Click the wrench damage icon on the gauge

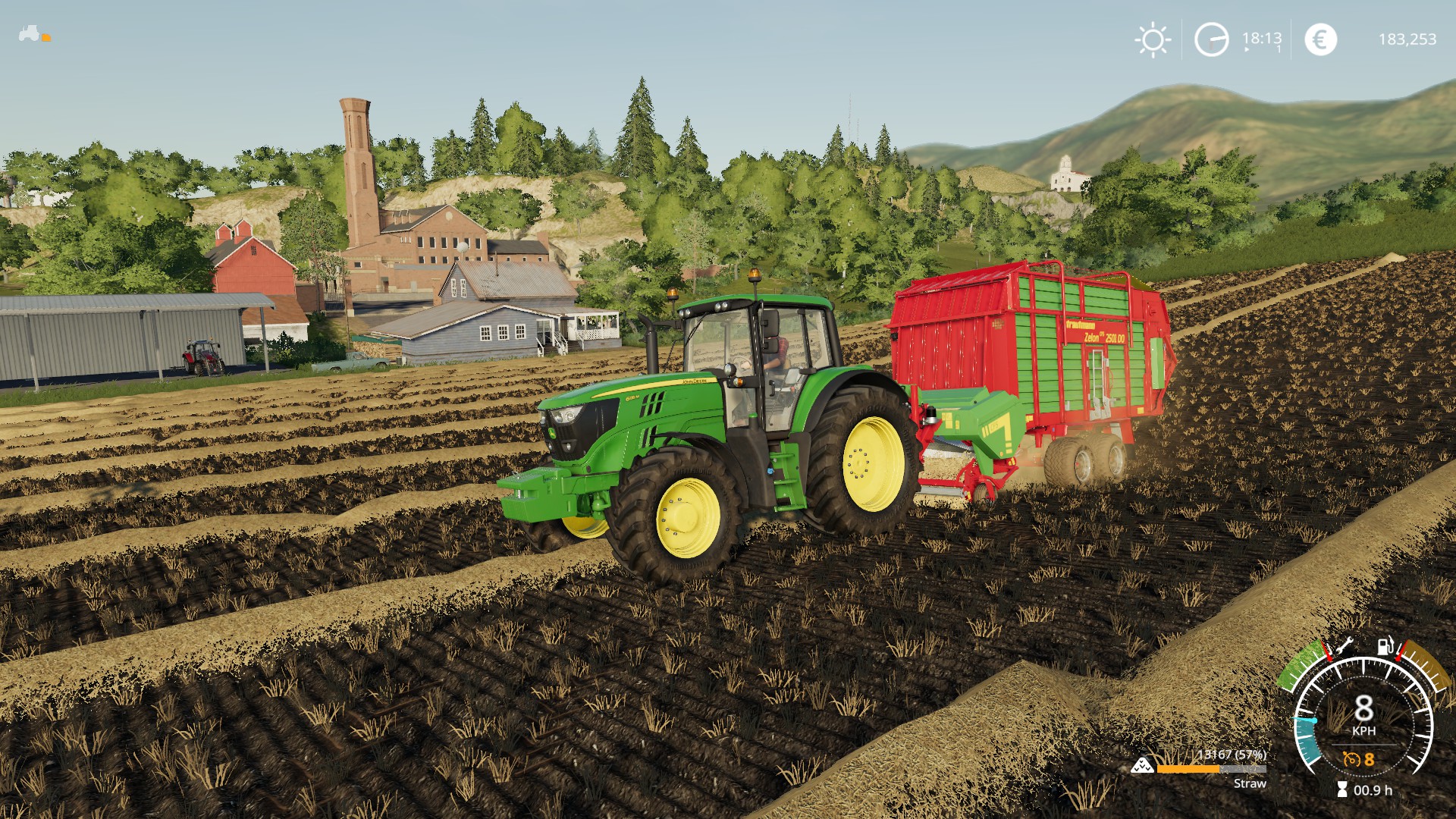[x=1345, y=646]
